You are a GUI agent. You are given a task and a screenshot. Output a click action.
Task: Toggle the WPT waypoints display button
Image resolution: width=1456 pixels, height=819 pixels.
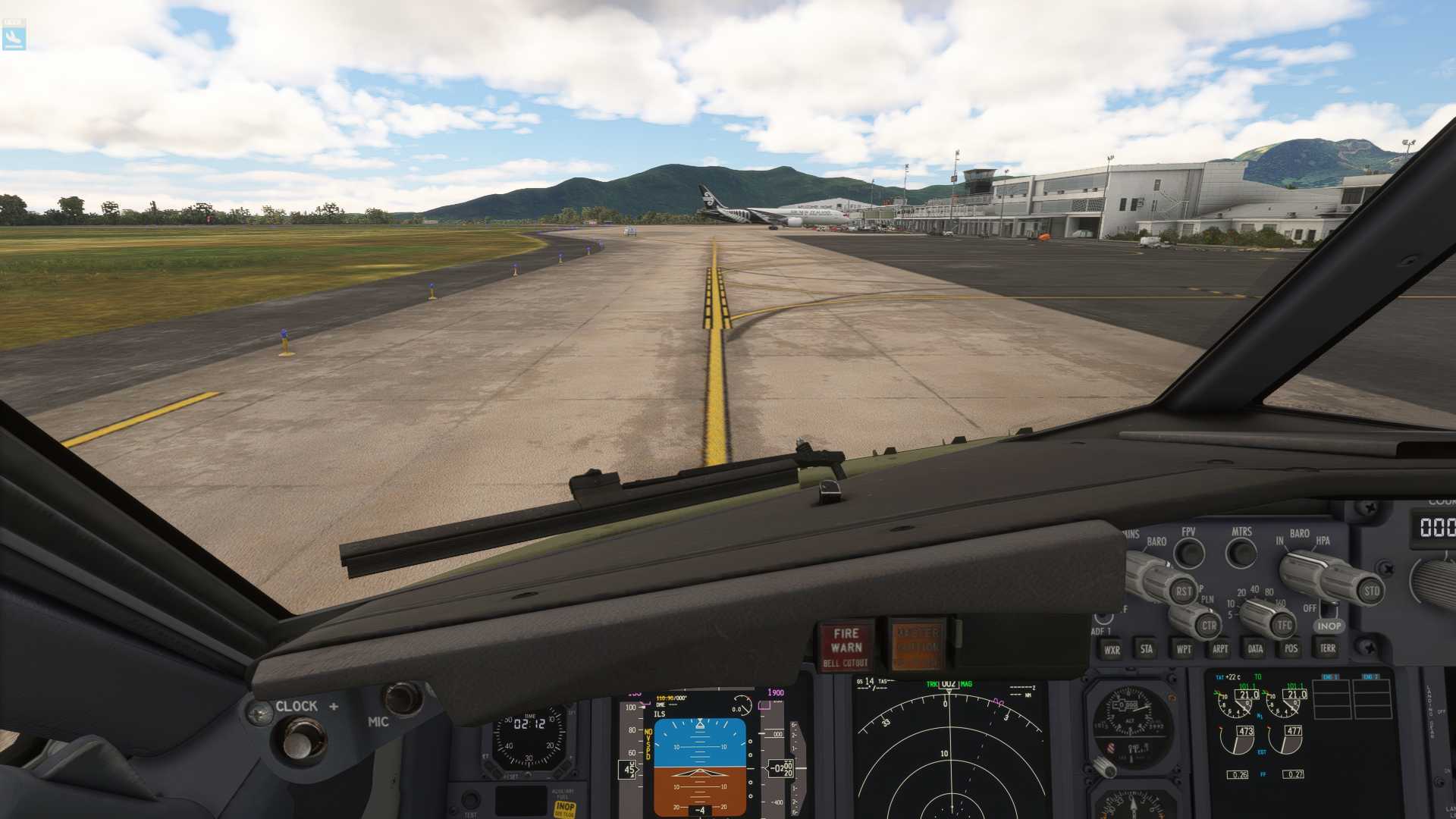[x=1183, y=649]
